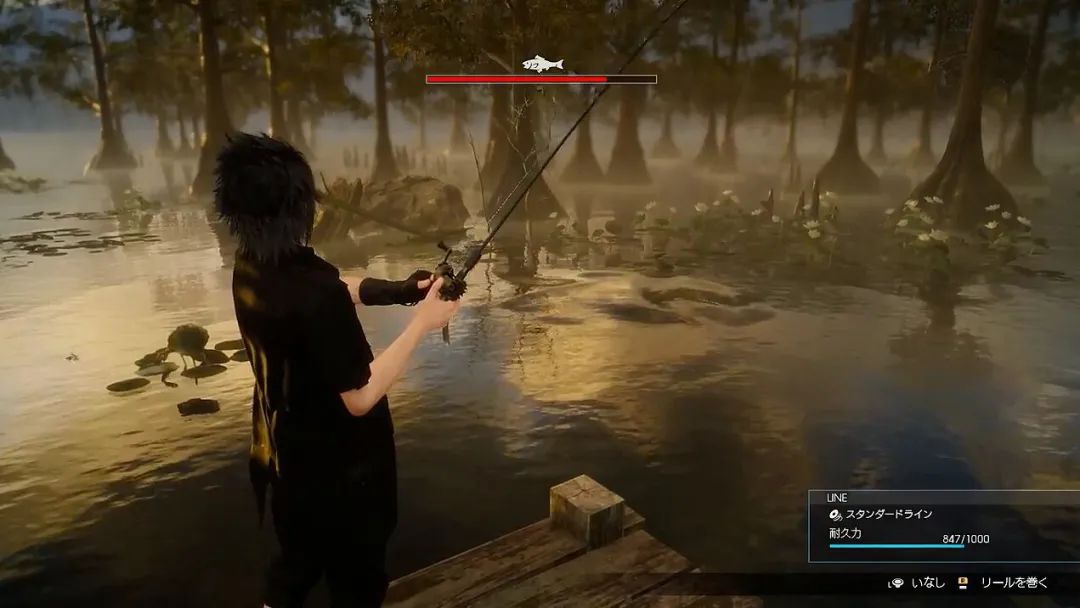This screenshot has width=1080, height=608.
Task: Click the white fish icon above the red bar
Action: point(542,64)
